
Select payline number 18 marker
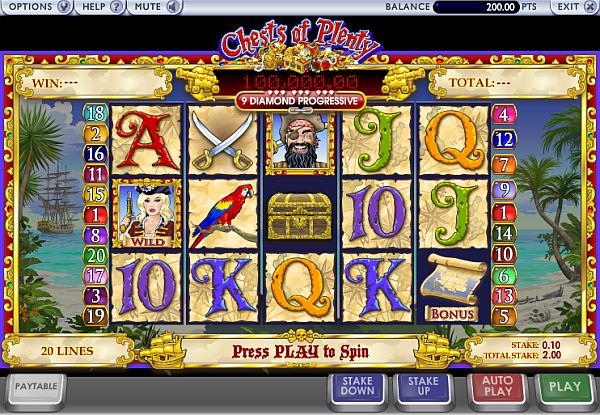98,113
